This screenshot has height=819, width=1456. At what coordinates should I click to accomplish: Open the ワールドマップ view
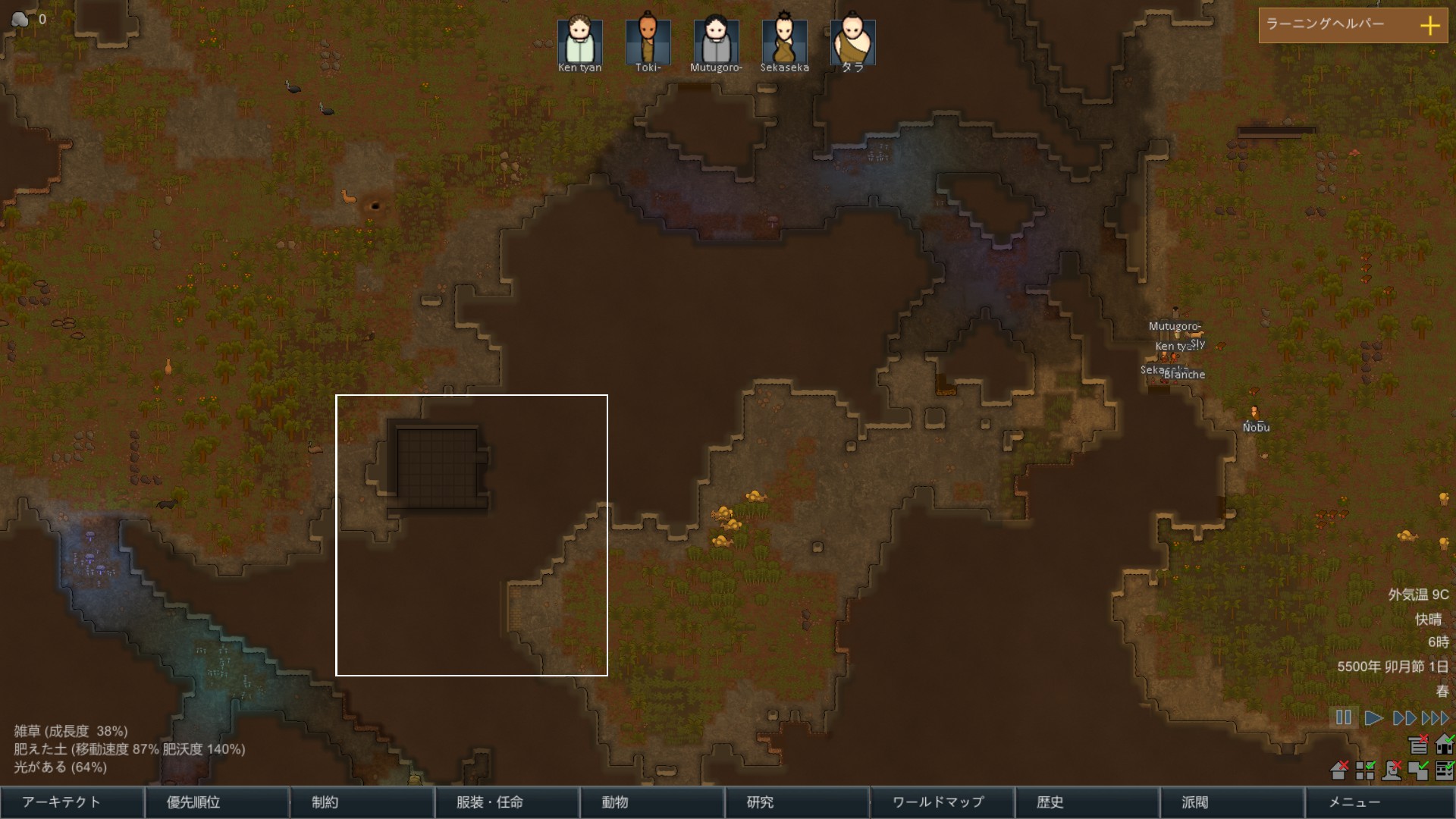pyautogui.click(x=943, y=802)
